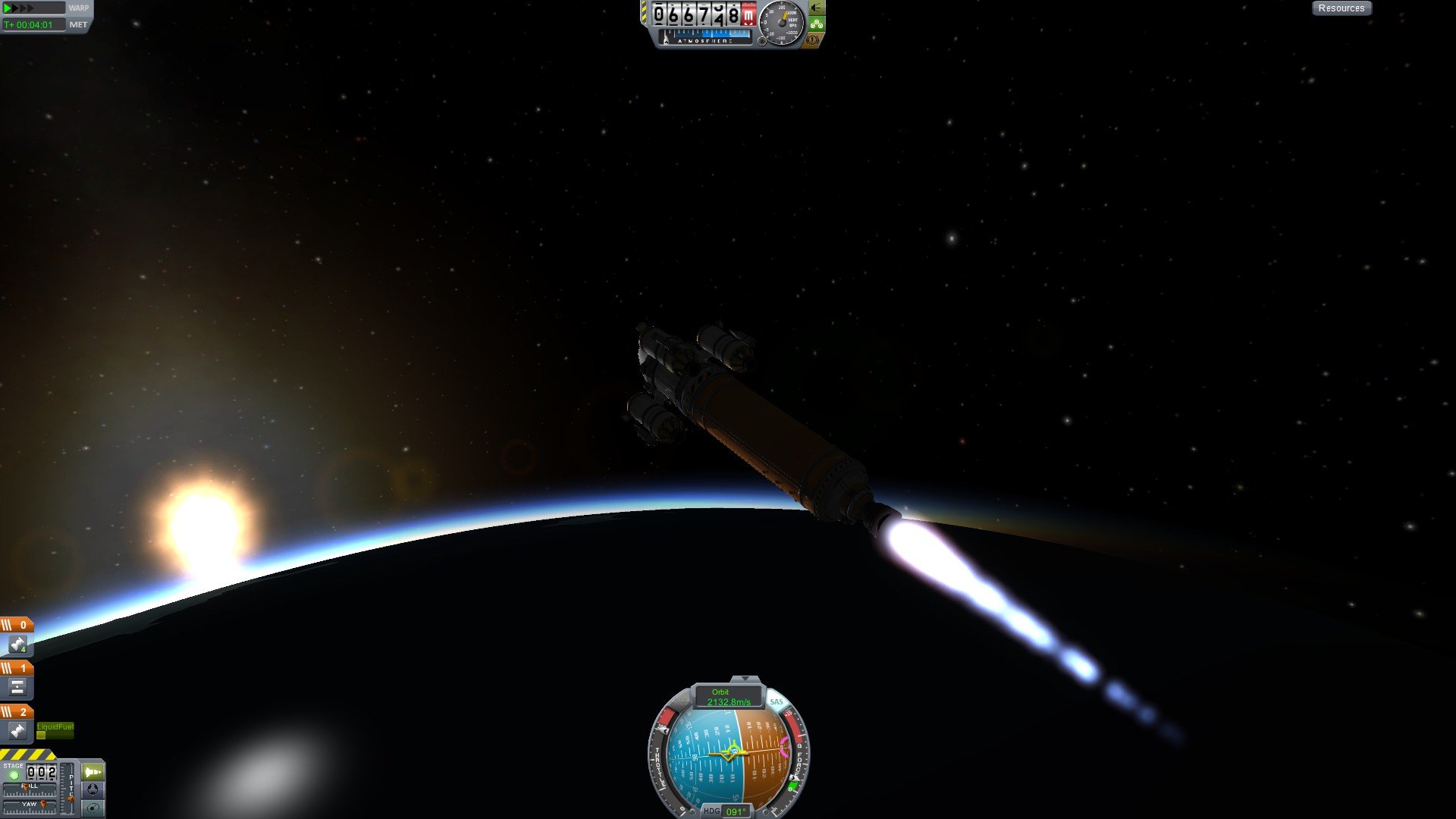
Task: Switch to docking mode button
Action: 93,790
